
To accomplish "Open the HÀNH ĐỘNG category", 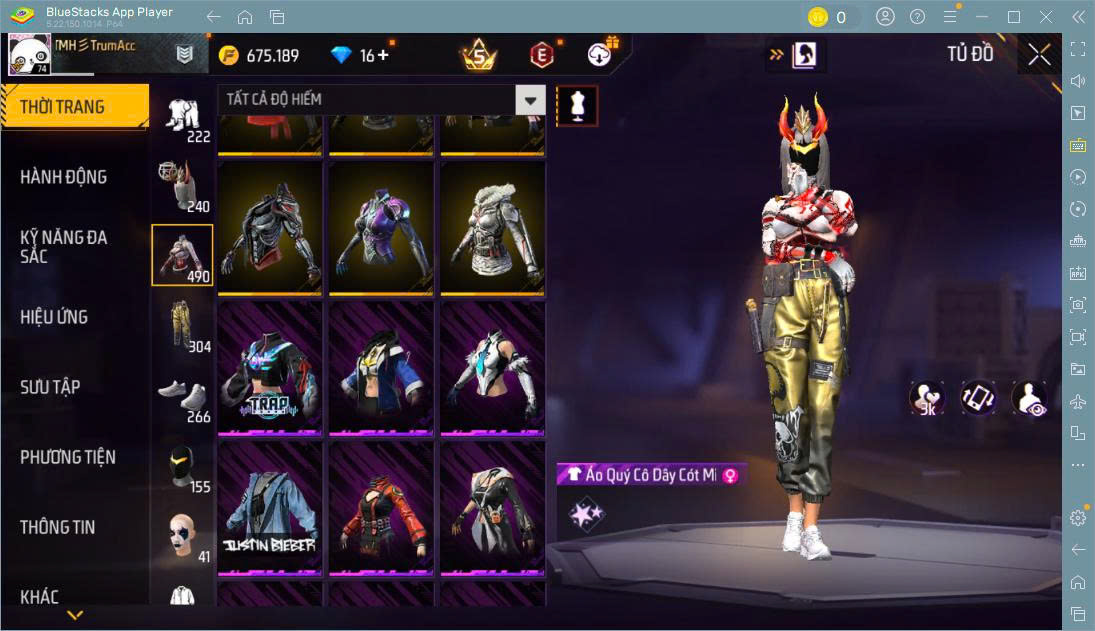I will click(x=64, y=177).
